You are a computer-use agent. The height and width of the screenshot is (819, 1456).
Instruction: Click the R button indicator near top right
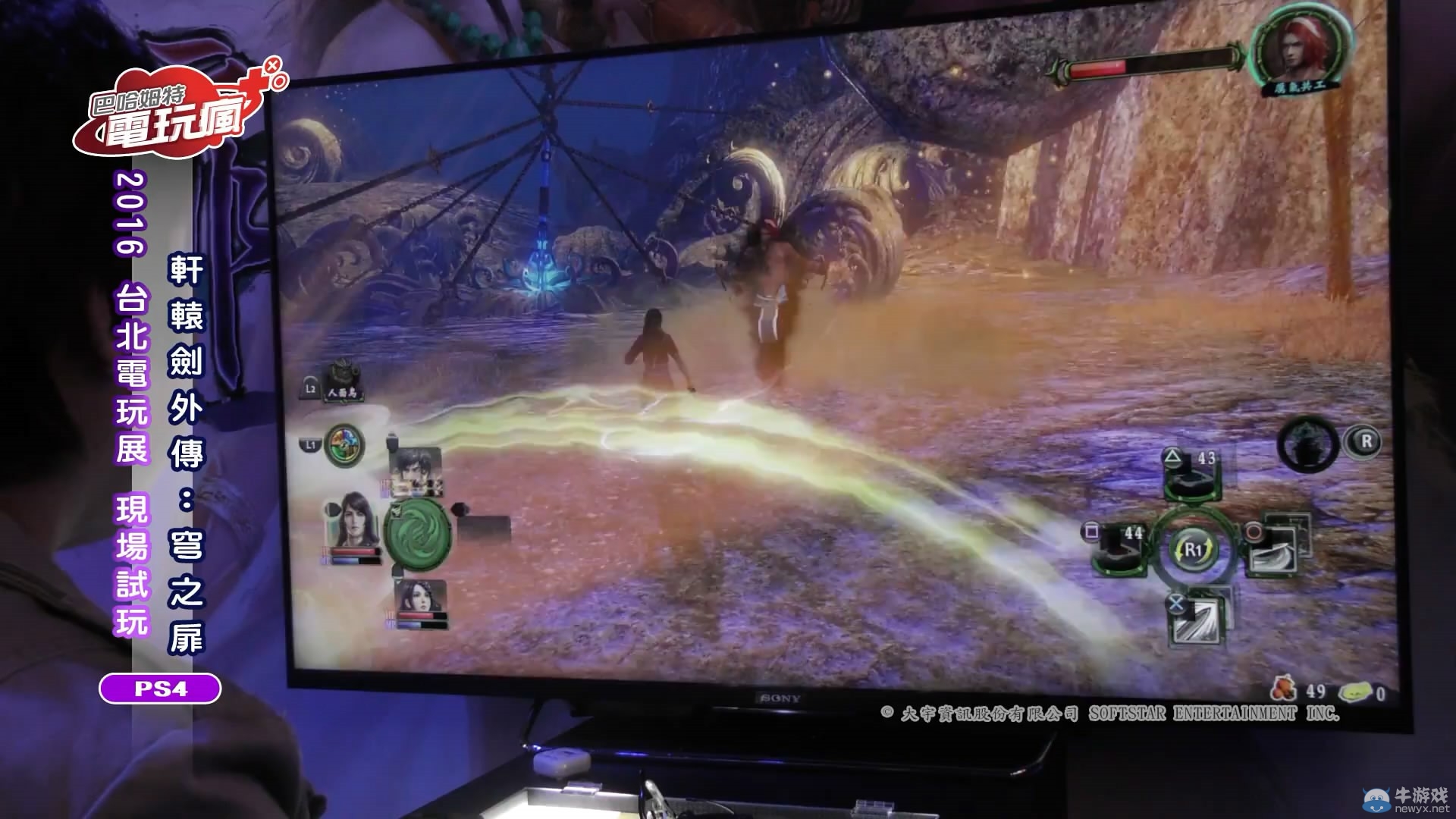(x=1363, y=441)
